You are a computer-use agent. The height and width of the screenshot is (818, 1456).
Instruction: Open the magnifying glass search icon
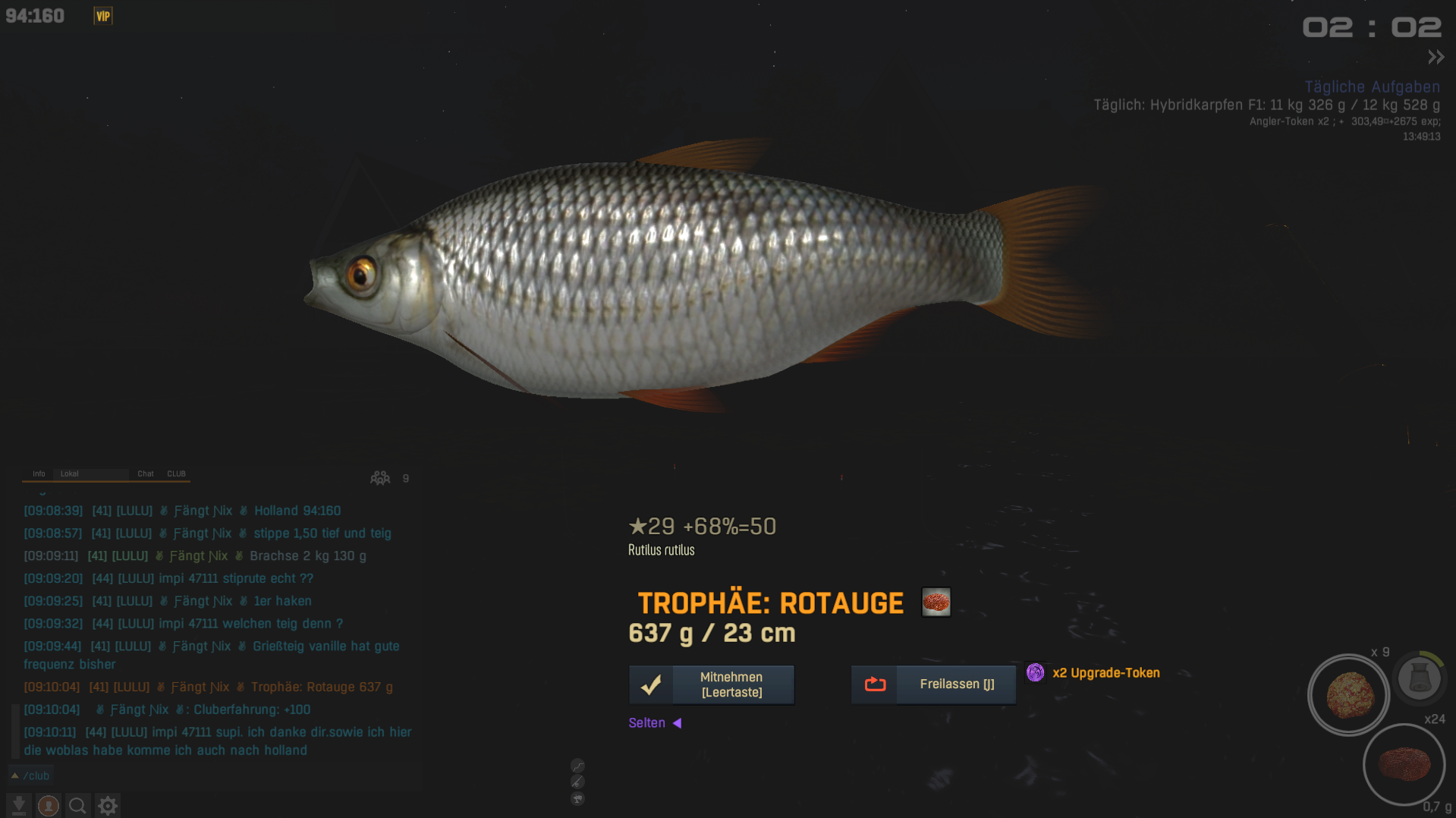point(77,805)
